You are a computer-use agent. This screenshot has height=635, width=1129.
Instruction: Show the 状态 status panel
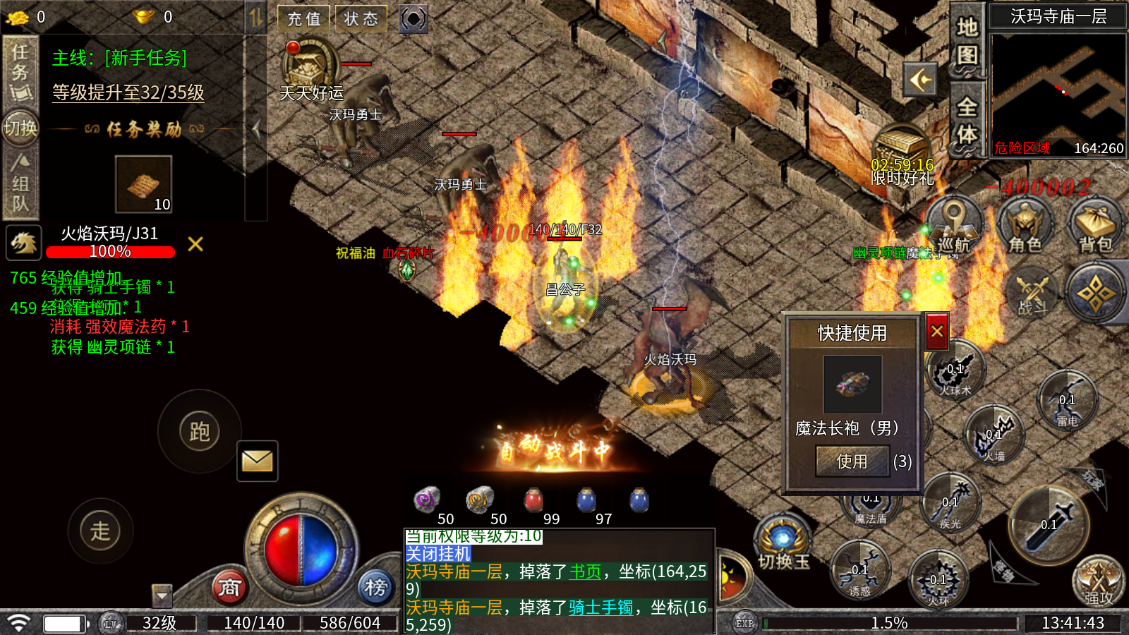[360, 18]
